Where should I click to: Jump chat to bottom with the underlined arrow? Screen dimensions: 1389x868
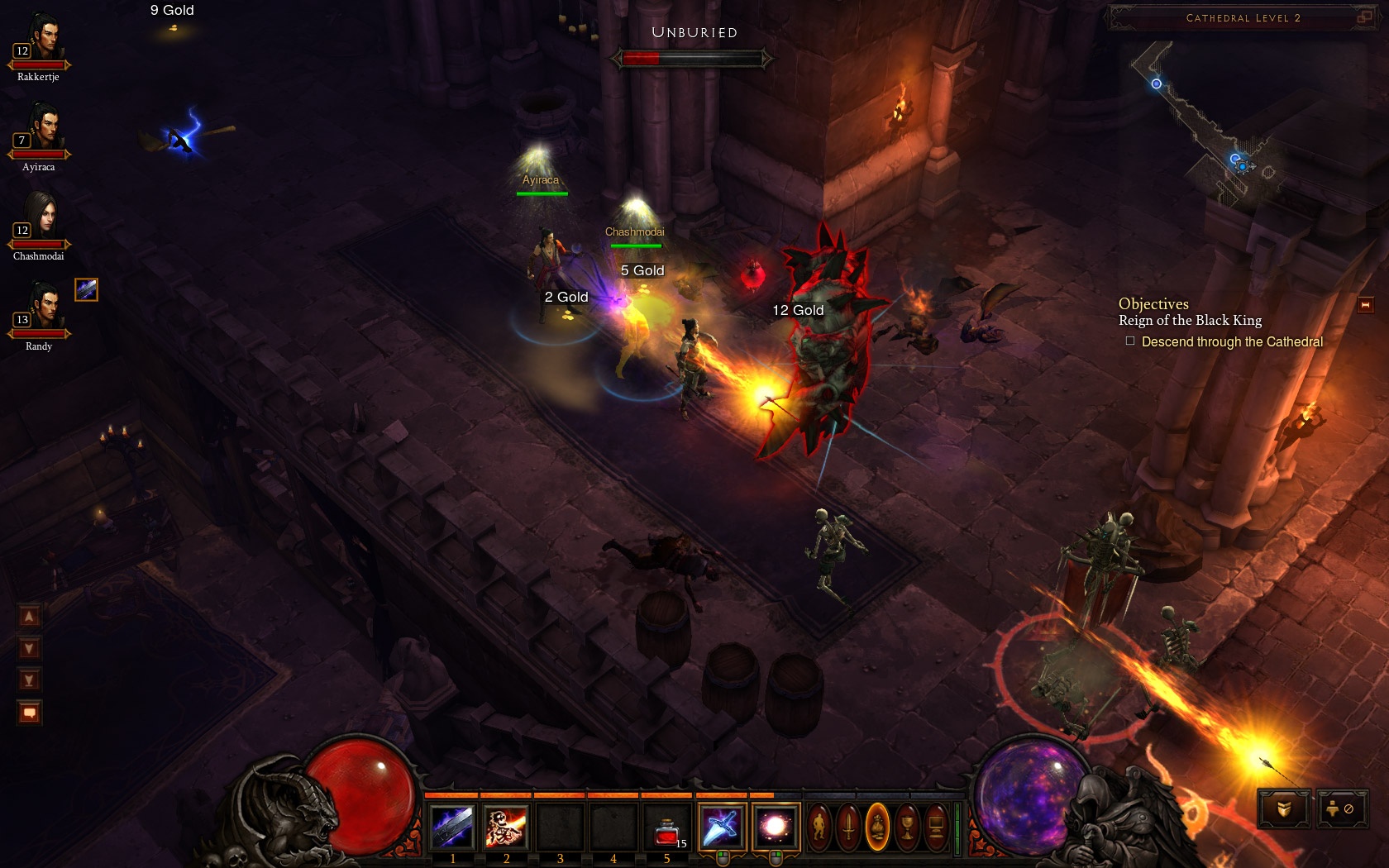pyautogui.click(x=30, y=680)
